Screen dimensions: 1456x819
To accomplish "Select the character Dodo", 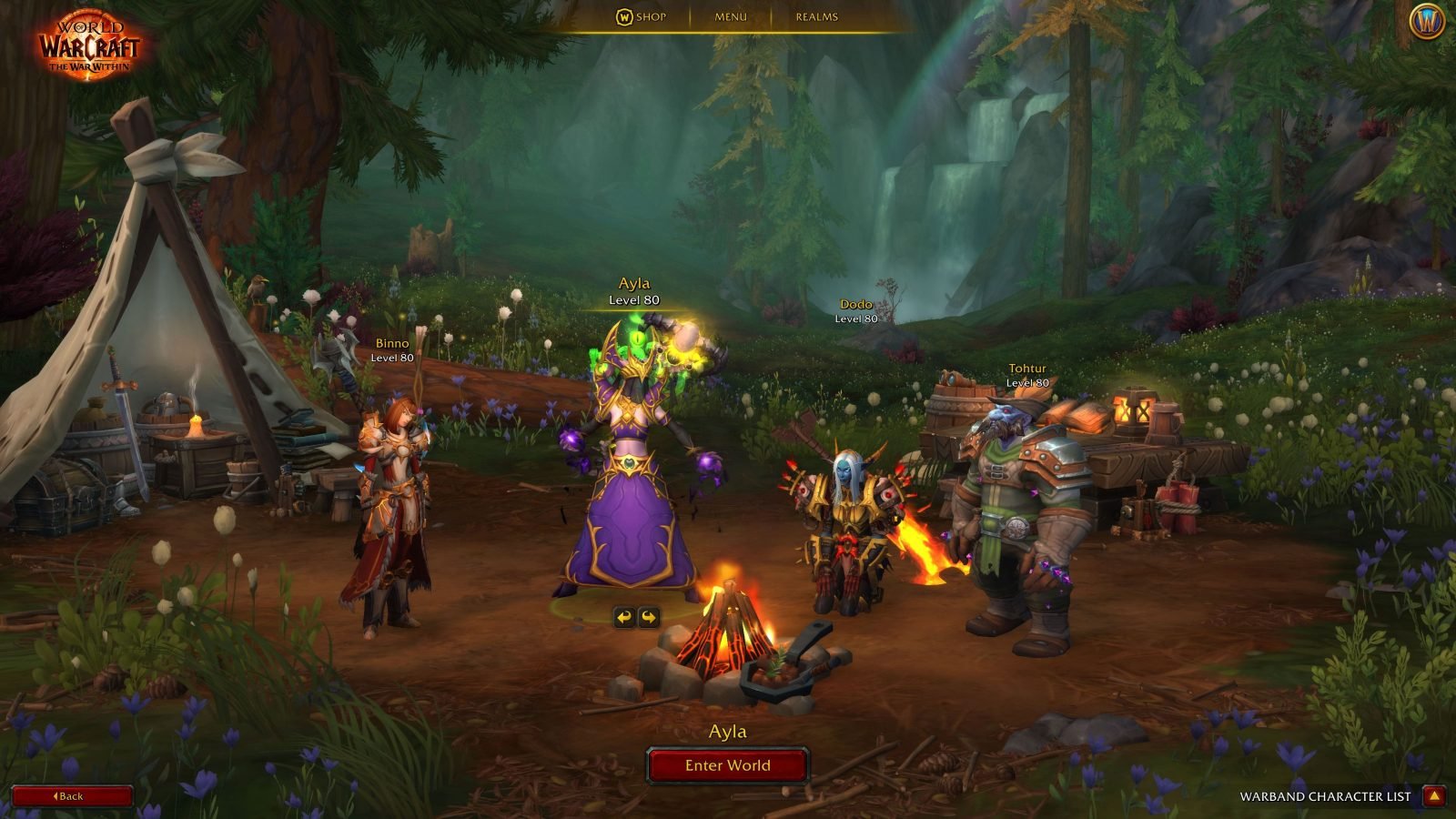I will [x=842, y=510].
